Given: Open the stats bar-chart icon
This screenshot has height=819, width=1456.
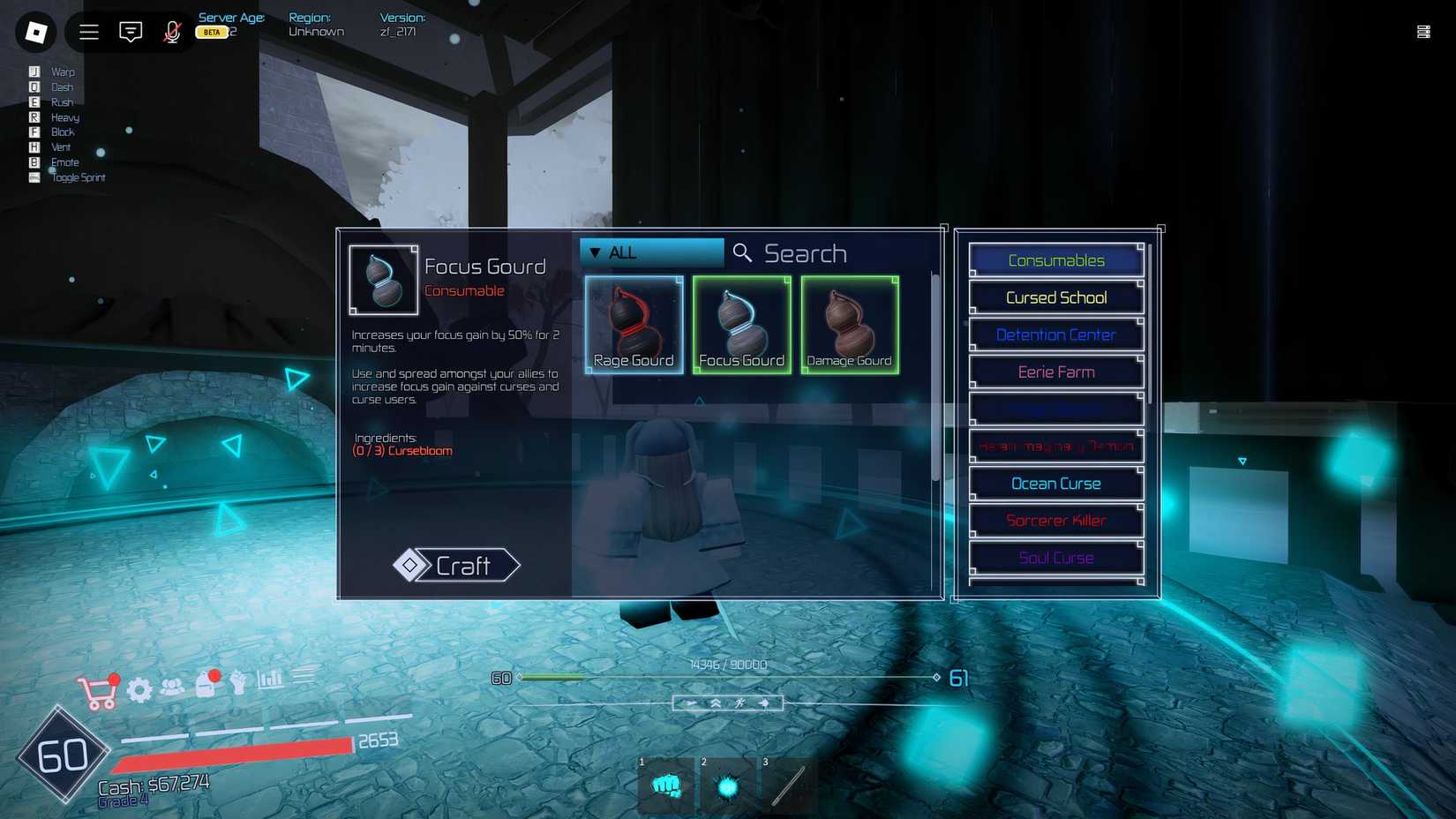Looking at the screenshot, I should tap(267, 680).
